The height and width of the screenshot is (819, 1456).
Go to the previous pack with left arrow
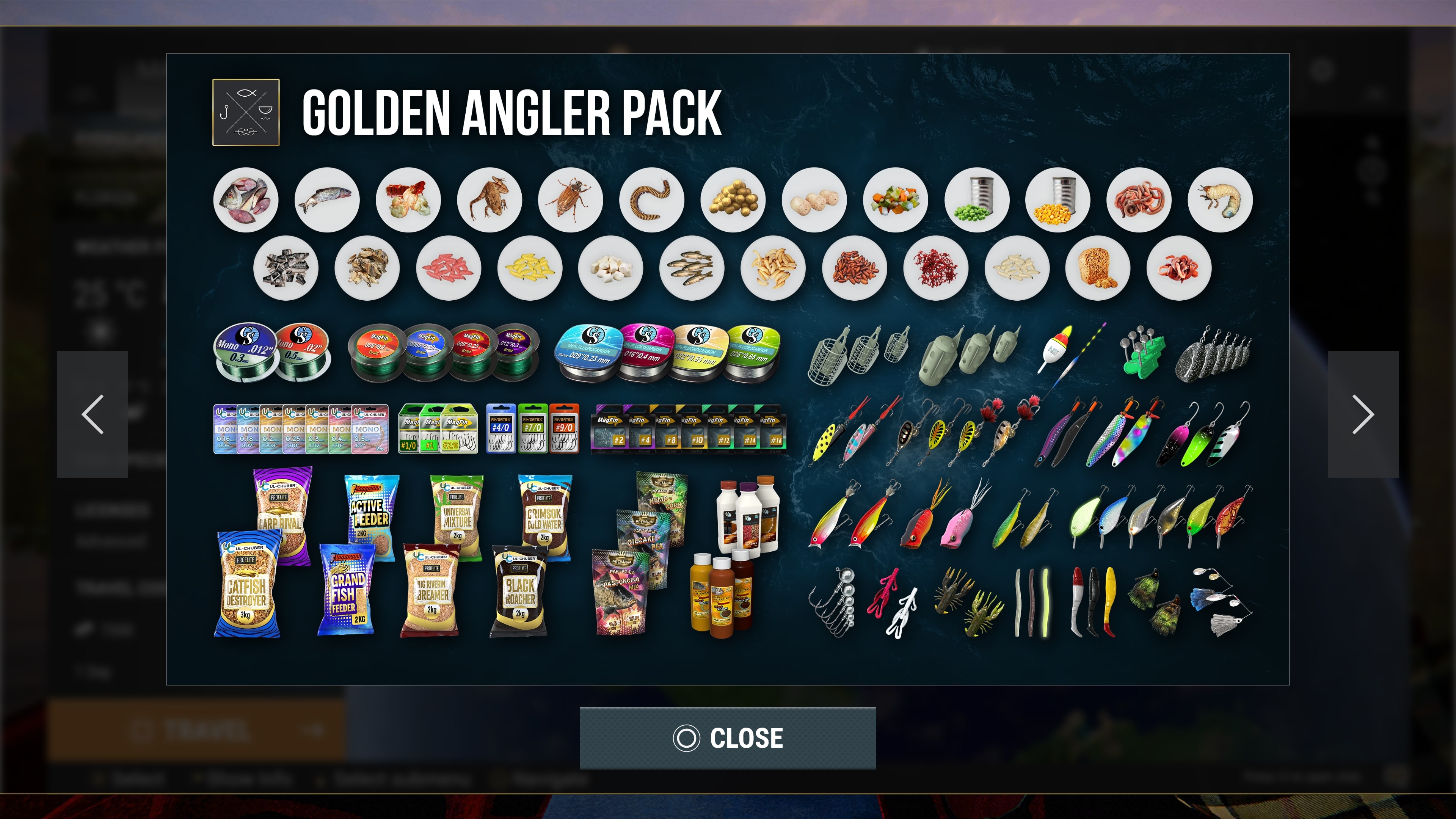(93, 414)
